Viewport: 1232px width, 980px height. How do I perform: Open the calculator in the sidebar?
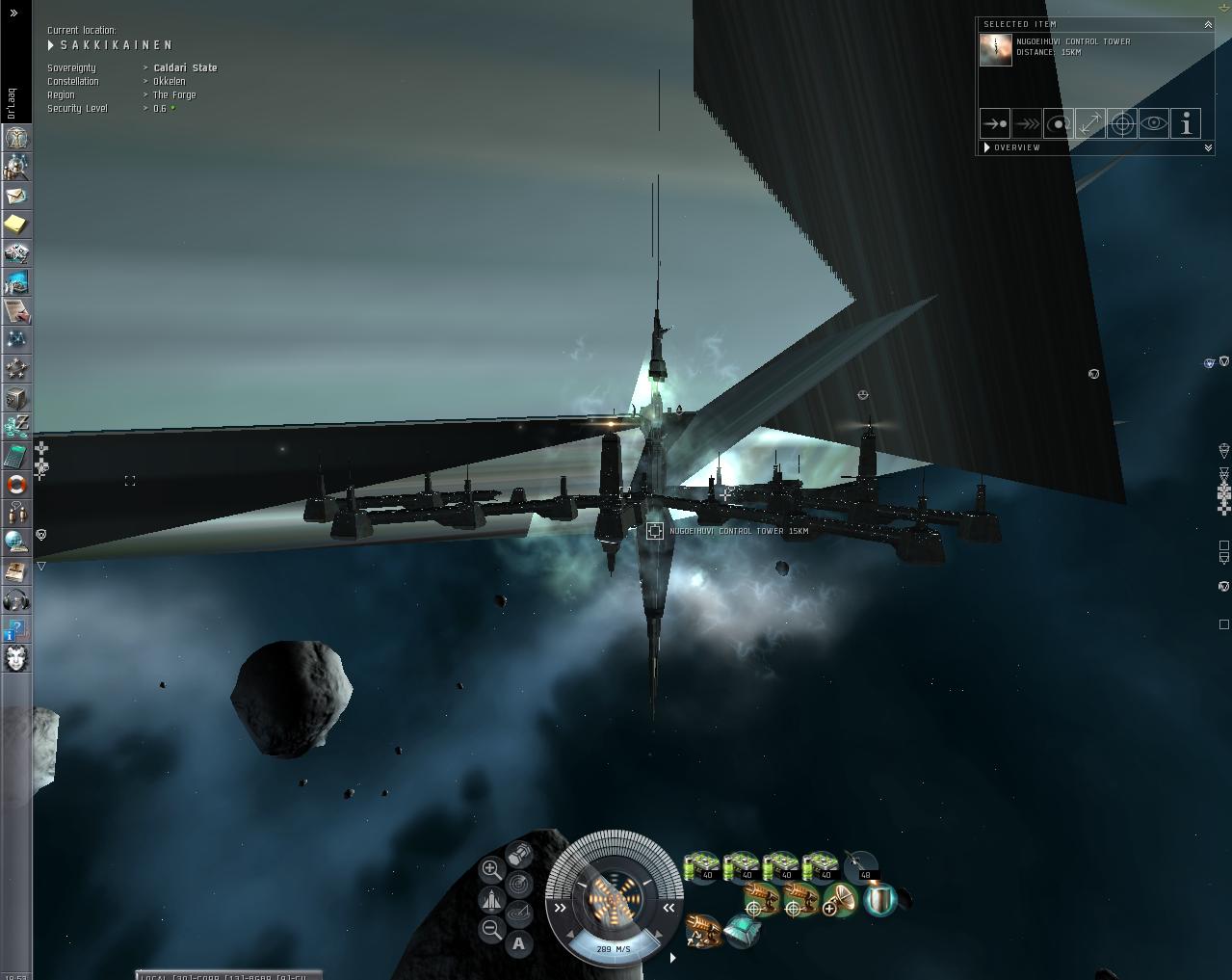pos(16,455)
